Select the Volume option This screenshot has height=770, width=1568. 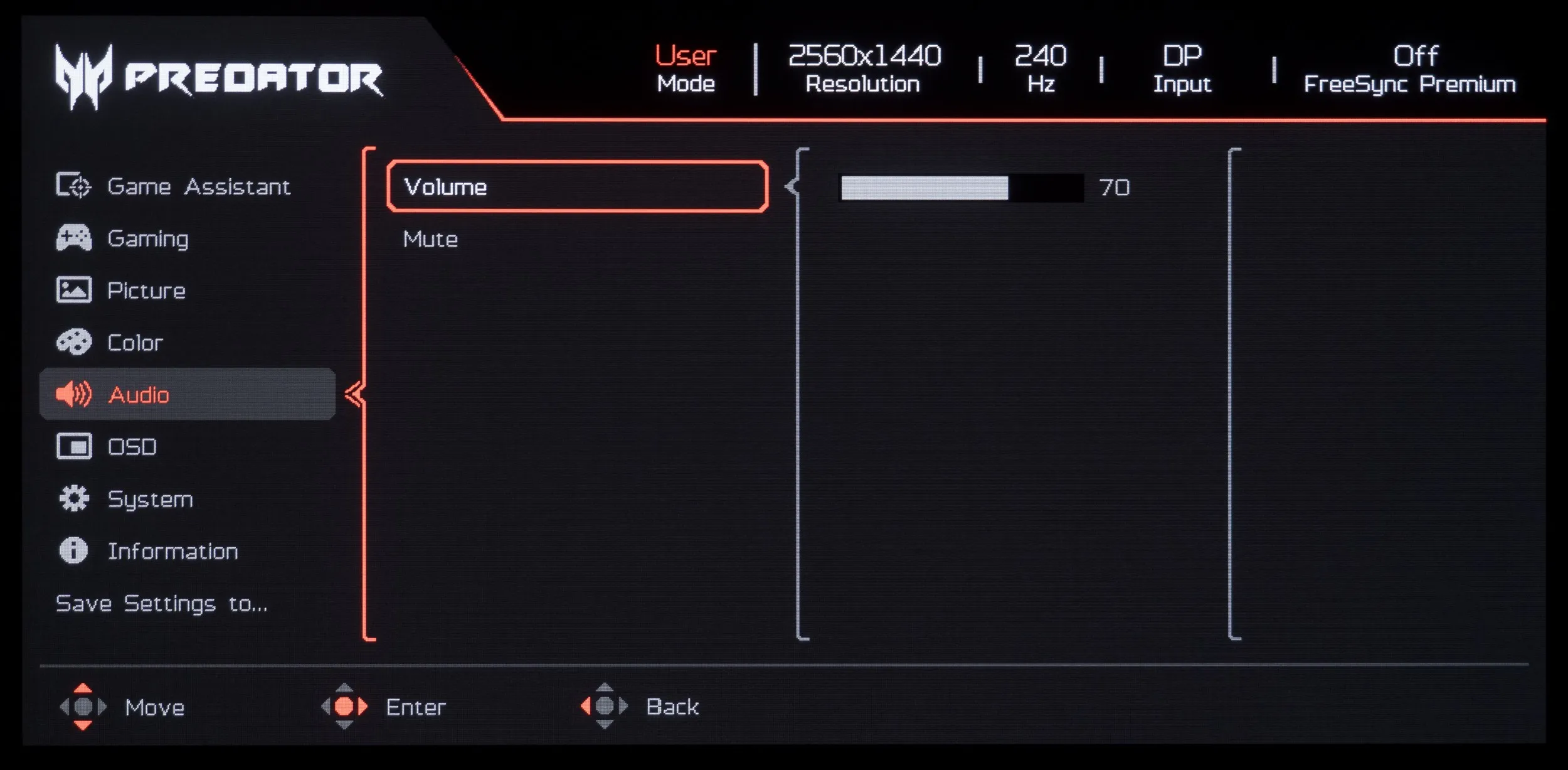(x=577, y=186)
